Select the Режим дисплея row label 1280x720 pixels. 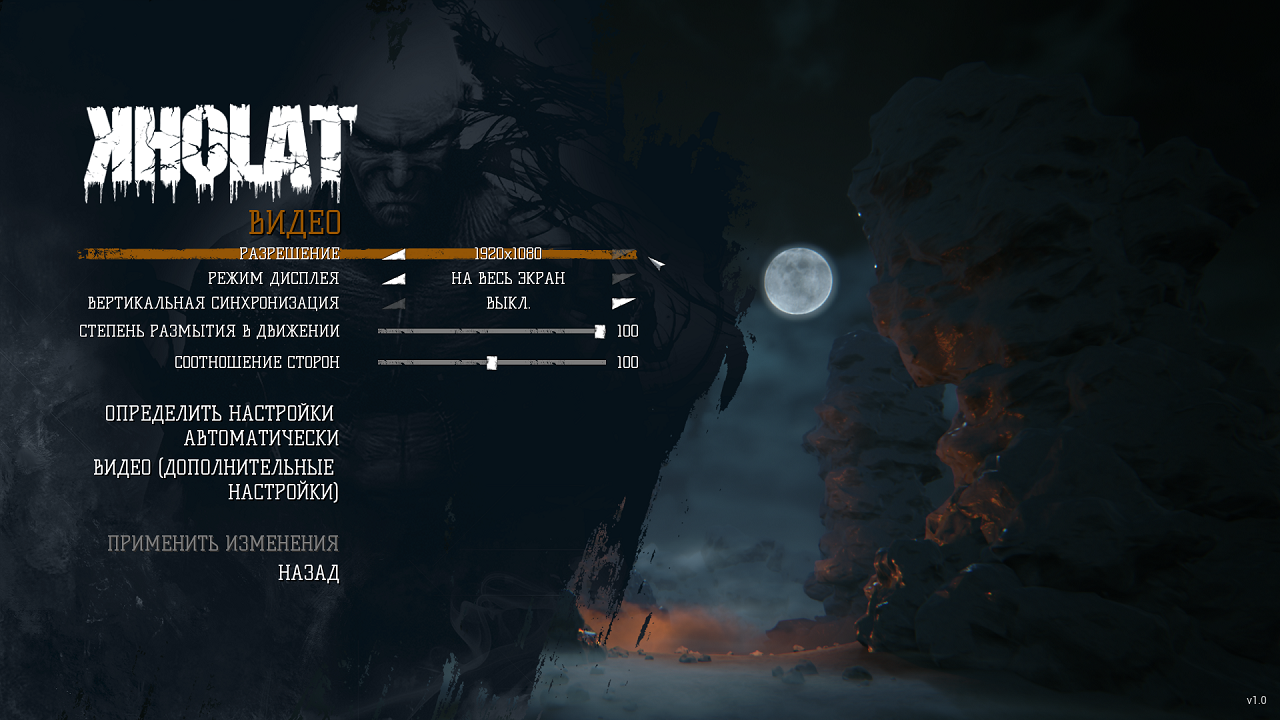click(273, 279)
